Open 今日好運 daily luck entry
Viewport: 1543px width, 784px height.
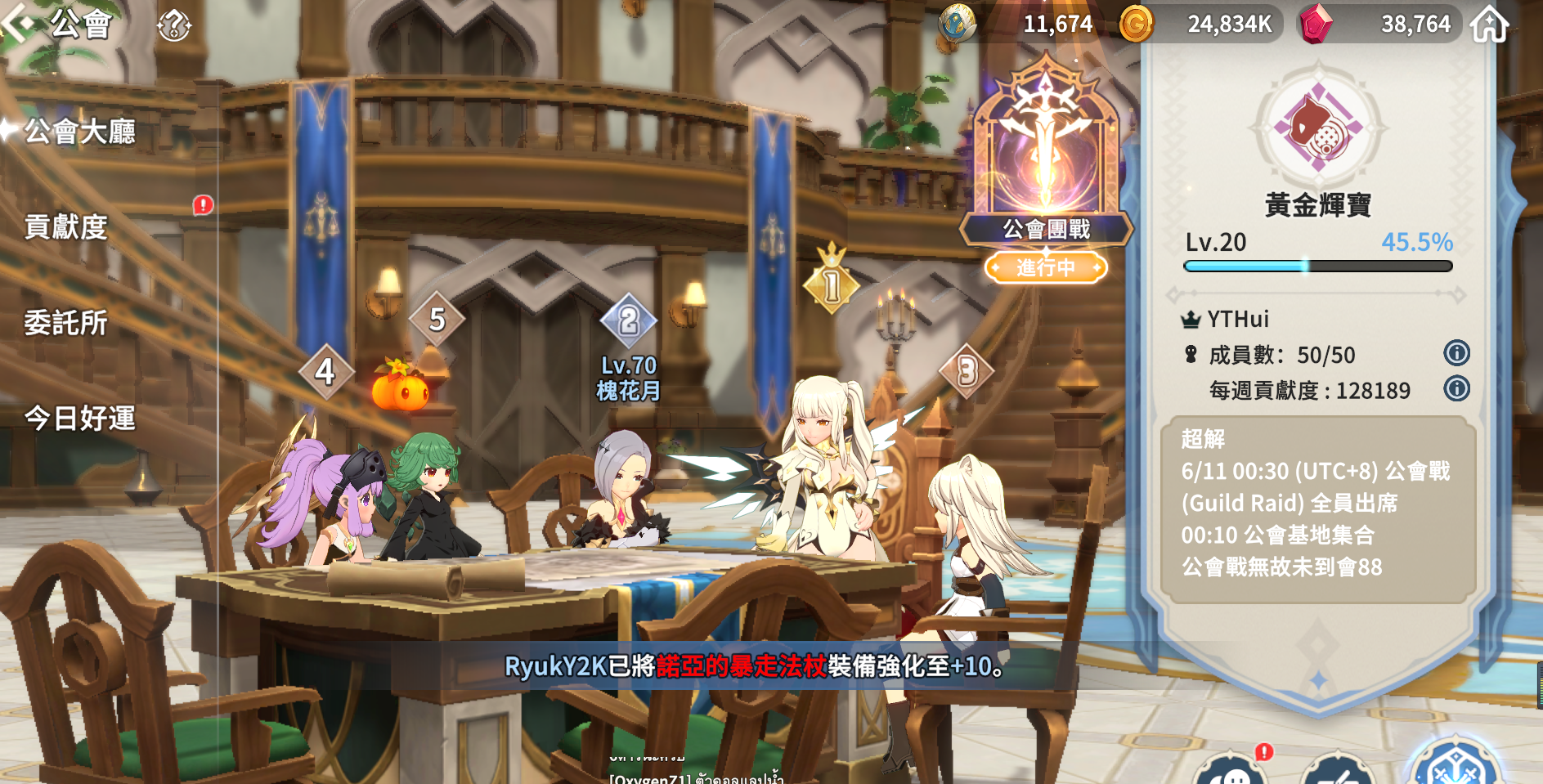pos(80,419)
